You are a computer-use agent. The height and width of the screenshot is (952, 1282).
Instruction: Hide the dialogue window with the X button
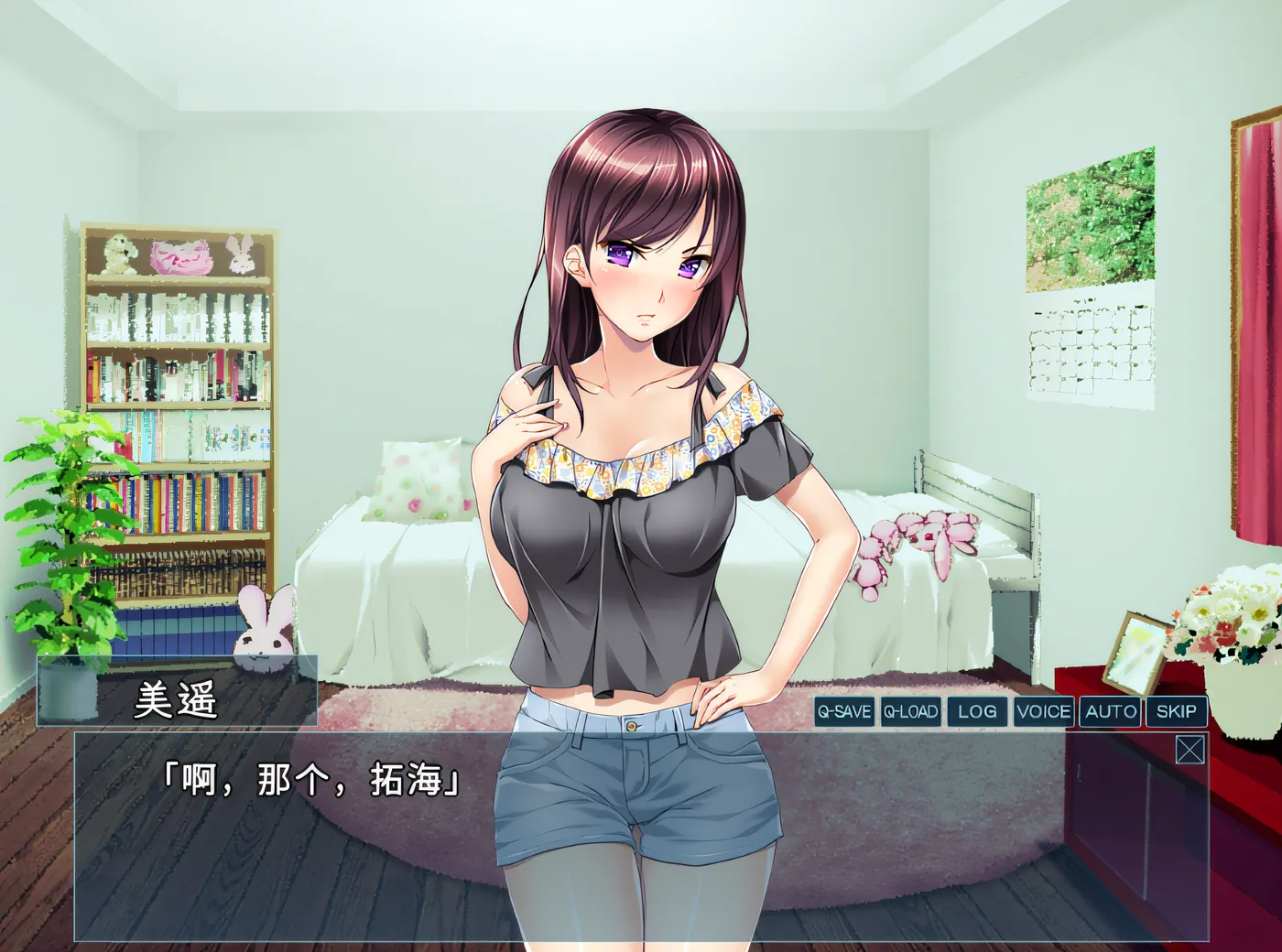pos(1190,751)
